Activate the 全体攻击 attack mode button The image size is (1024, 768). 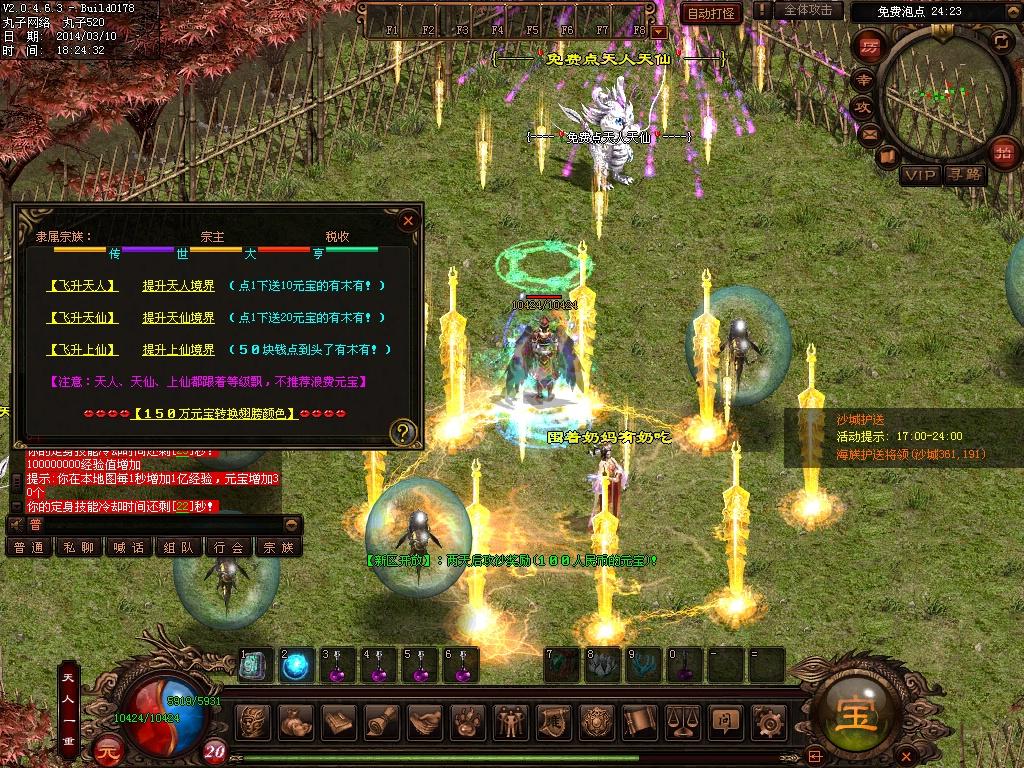click(x=808, y=11)
